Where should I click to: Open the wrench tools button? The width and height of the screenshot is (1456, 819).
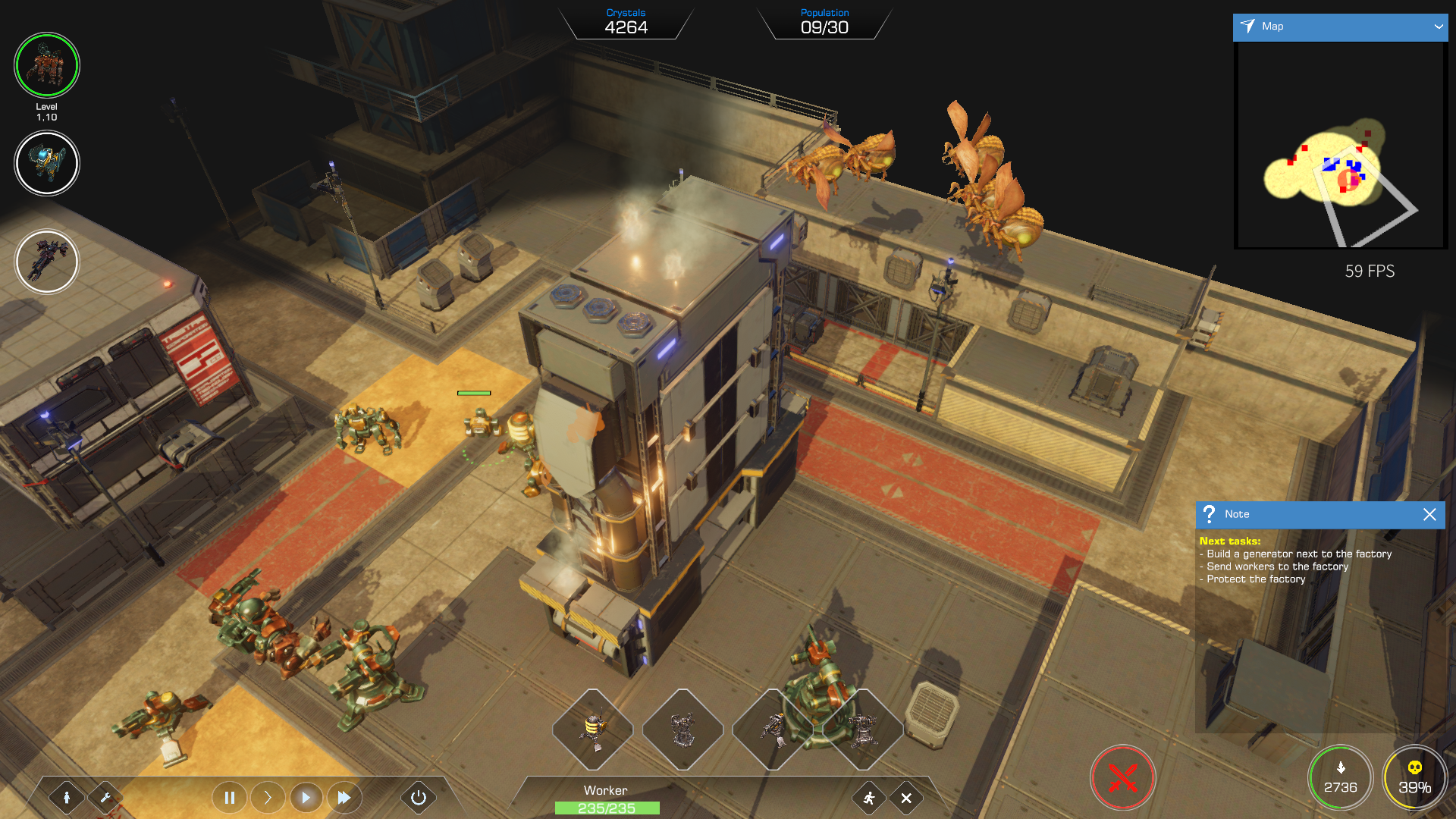[x=105, y=797]
